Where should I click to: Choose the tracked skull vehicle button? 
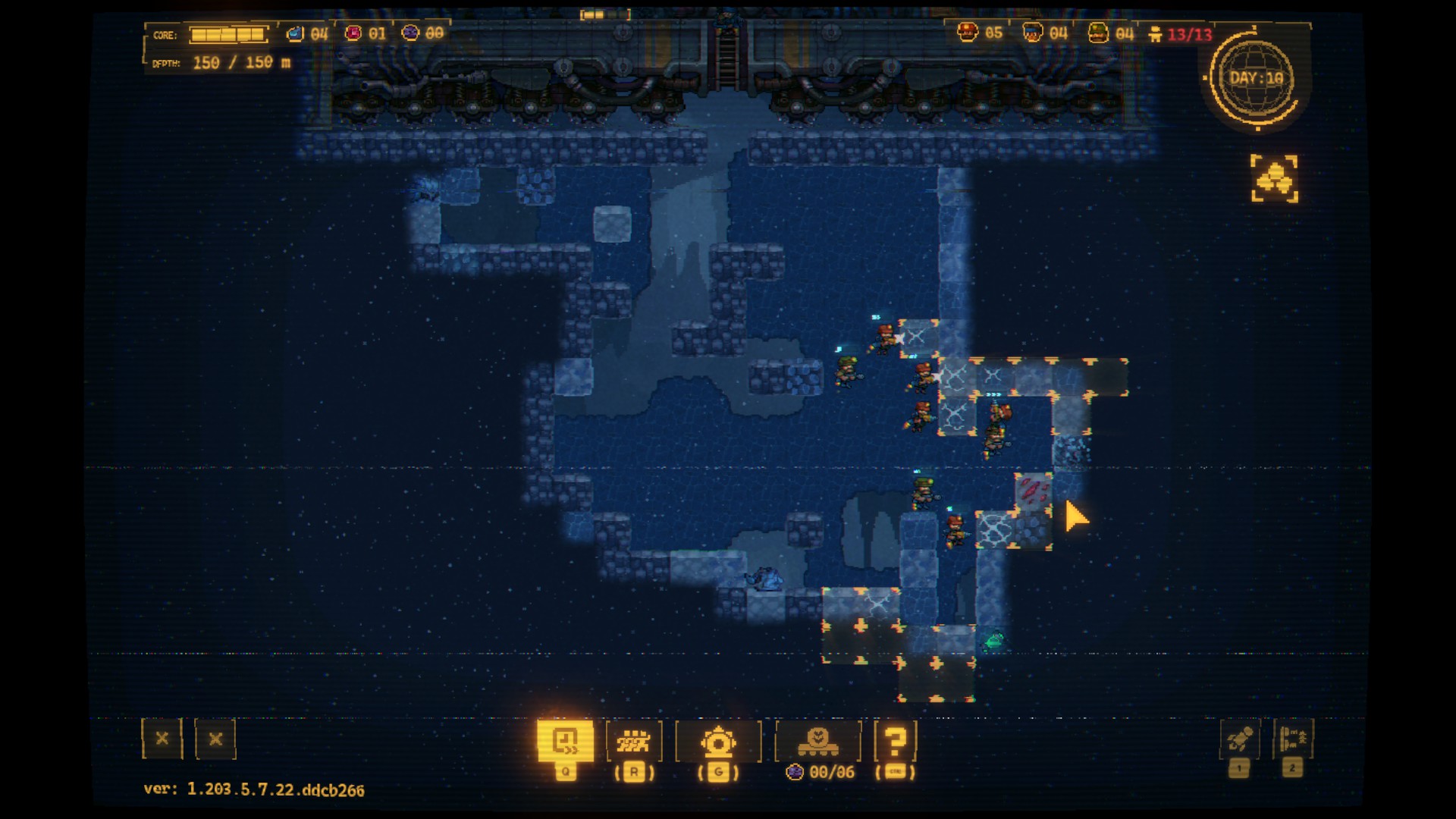click(x=817, y=741)
